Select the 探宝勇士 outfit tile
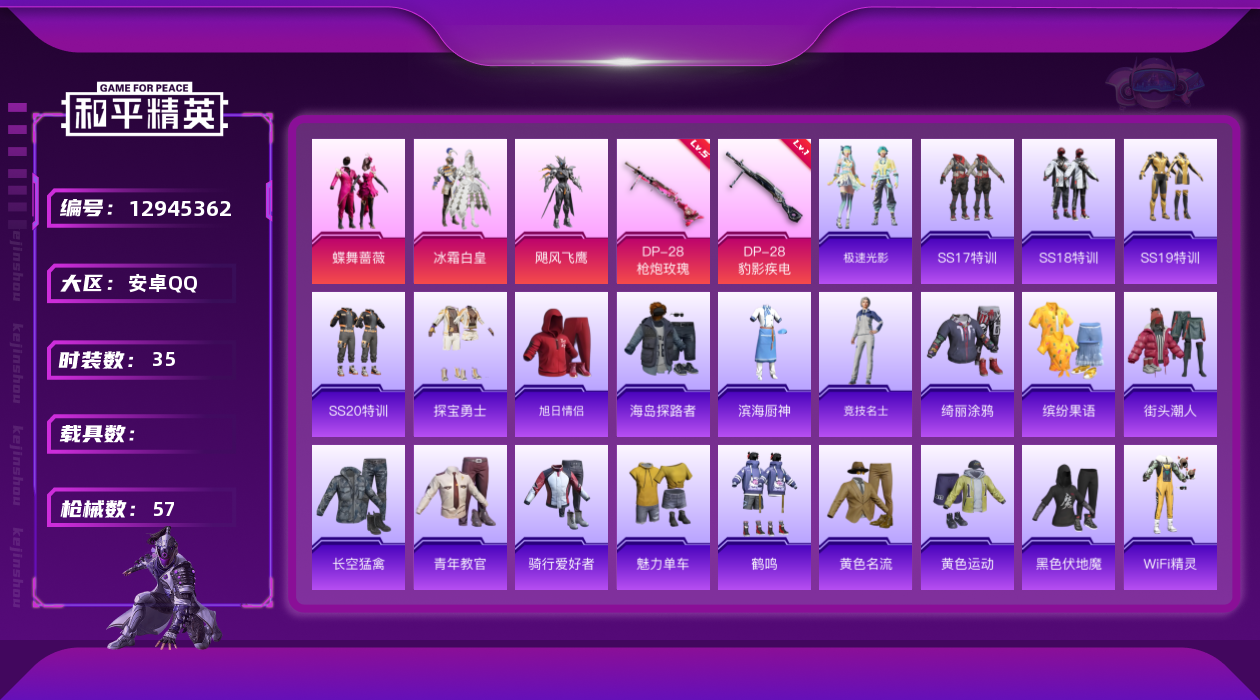This screenshot has height=700, width=1260. (460, 364)
